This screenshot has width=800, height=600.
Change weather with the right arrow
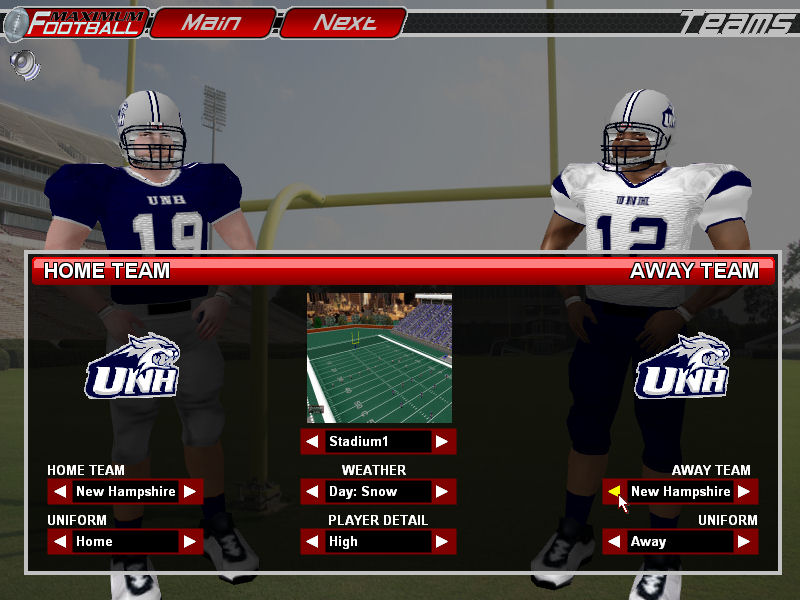point(443,492)
